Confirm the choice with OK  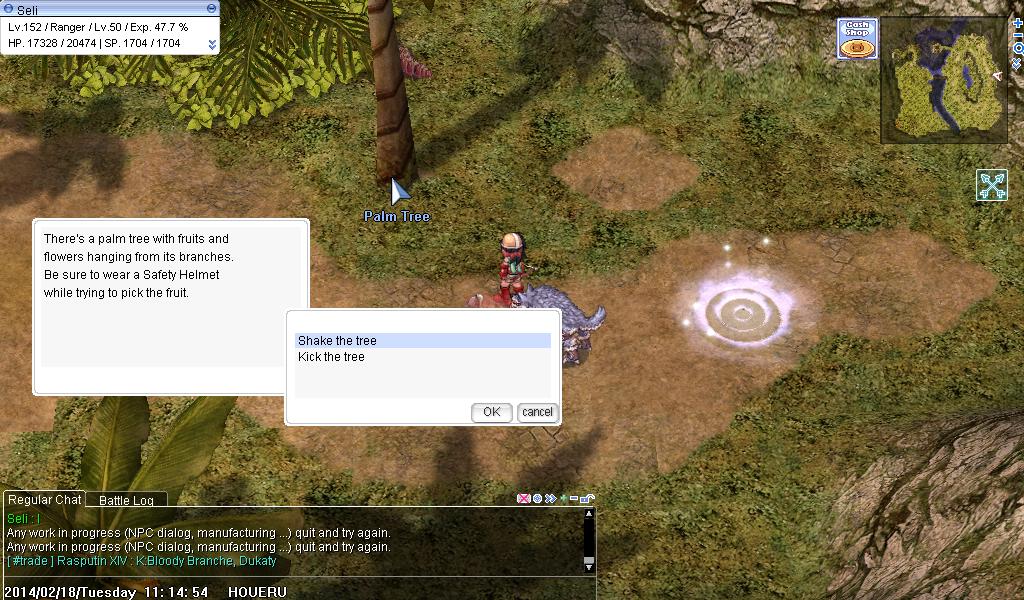point(491,412)
